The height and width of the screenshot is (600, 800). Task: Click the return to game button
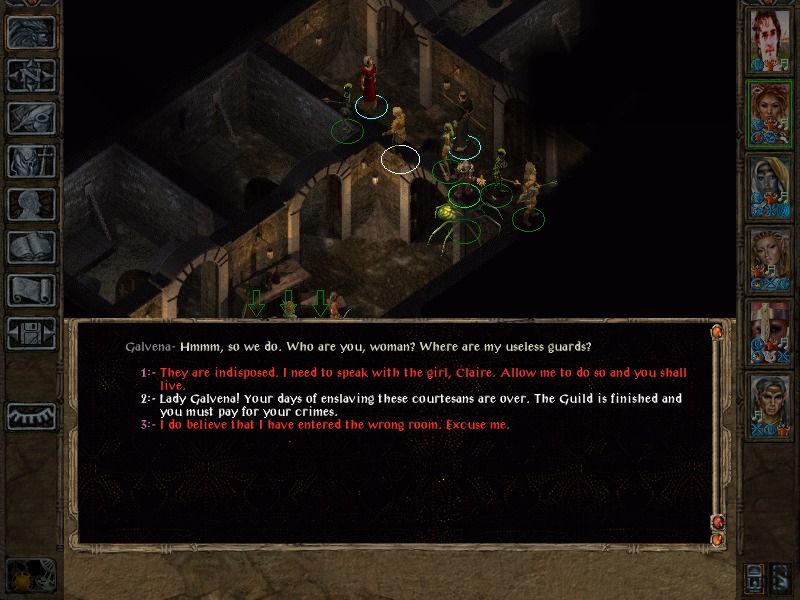click(x=31, y=33)
